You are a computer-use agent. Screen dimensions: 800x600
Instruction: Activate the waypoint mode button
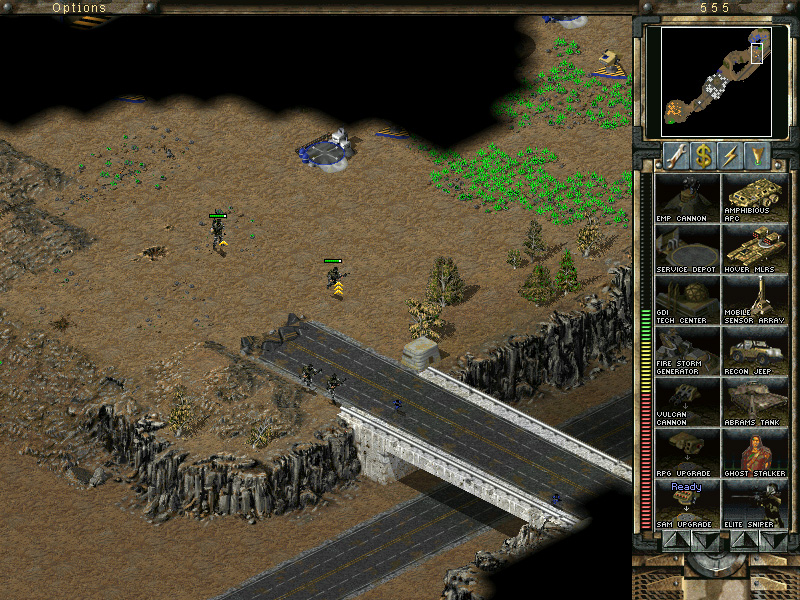coord(758,155)
